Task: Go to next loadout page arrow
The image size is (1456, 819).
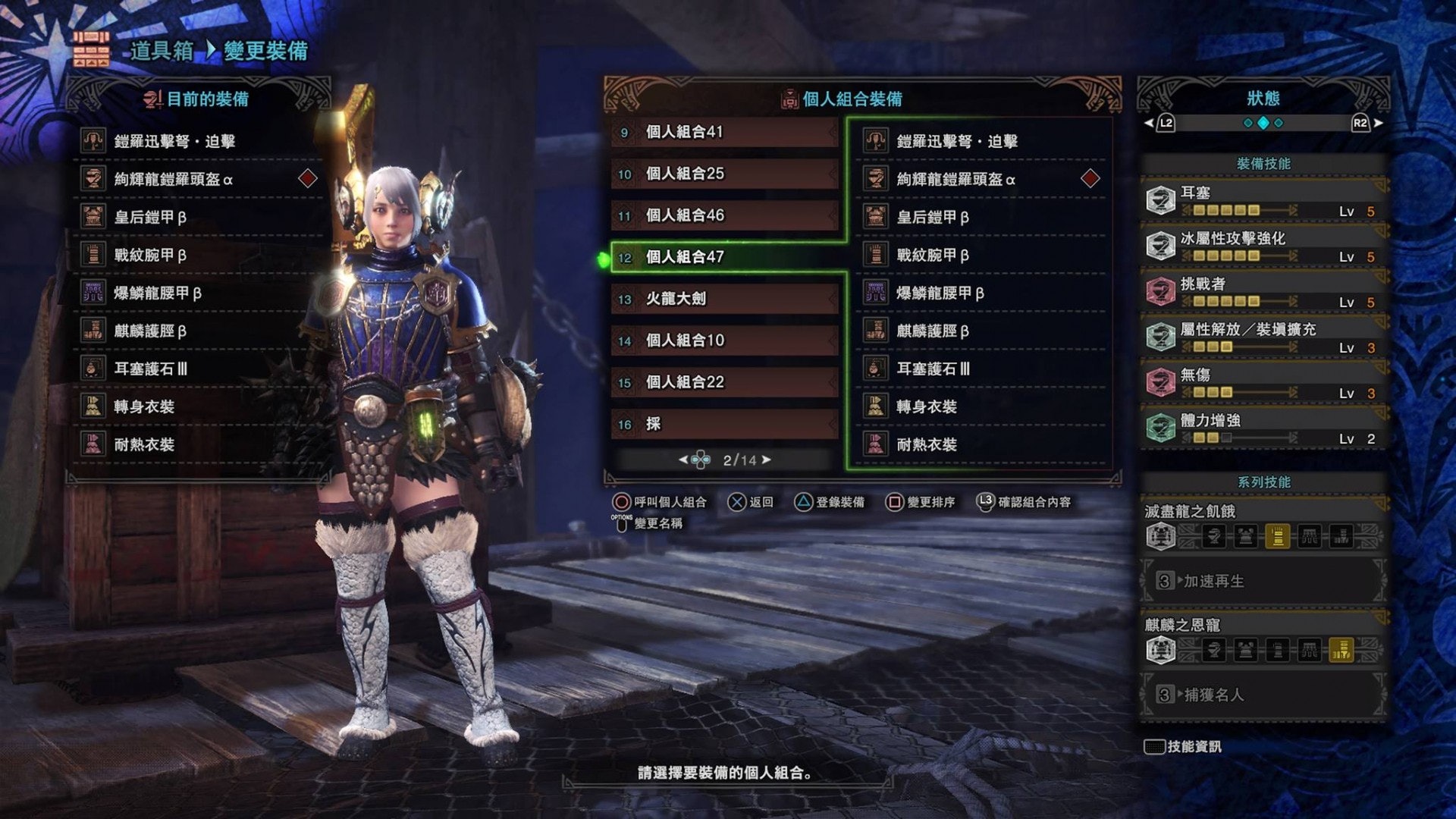Action: click(767, 460)
